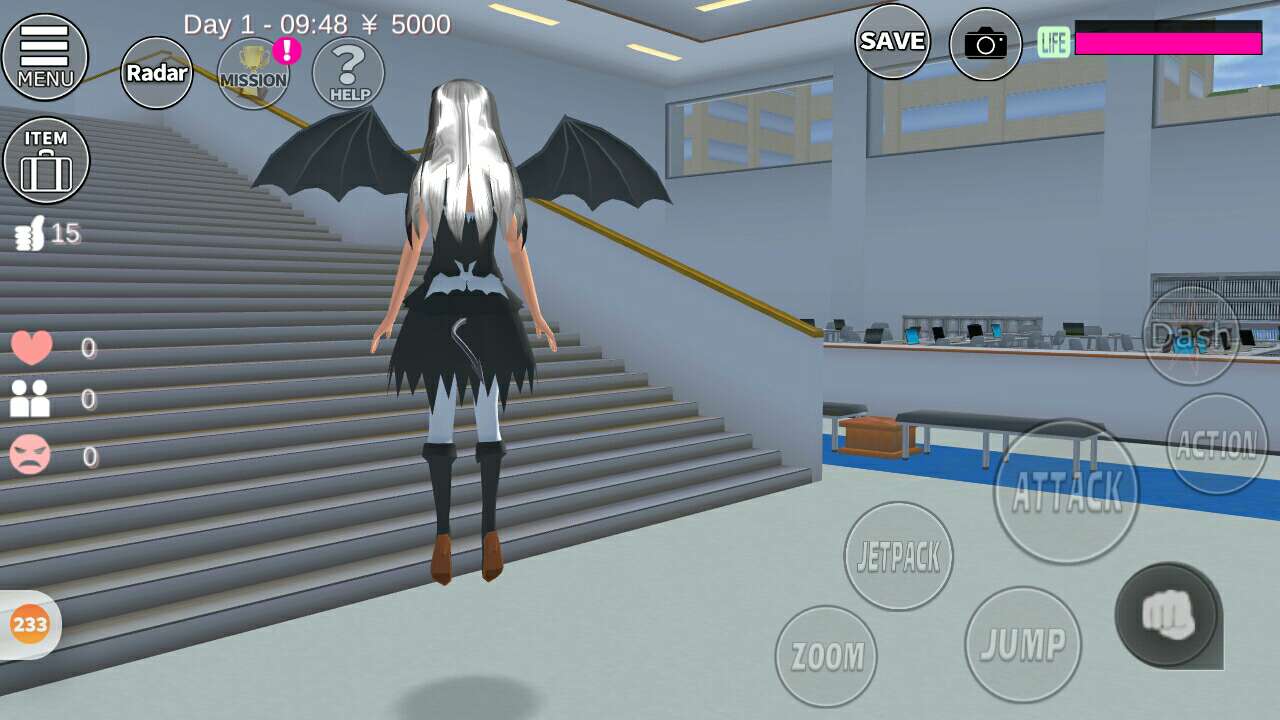This screenshot has width=1280, height=720.
Task: Open the orange 233 side bubble
Action: (x=30, y=625)
